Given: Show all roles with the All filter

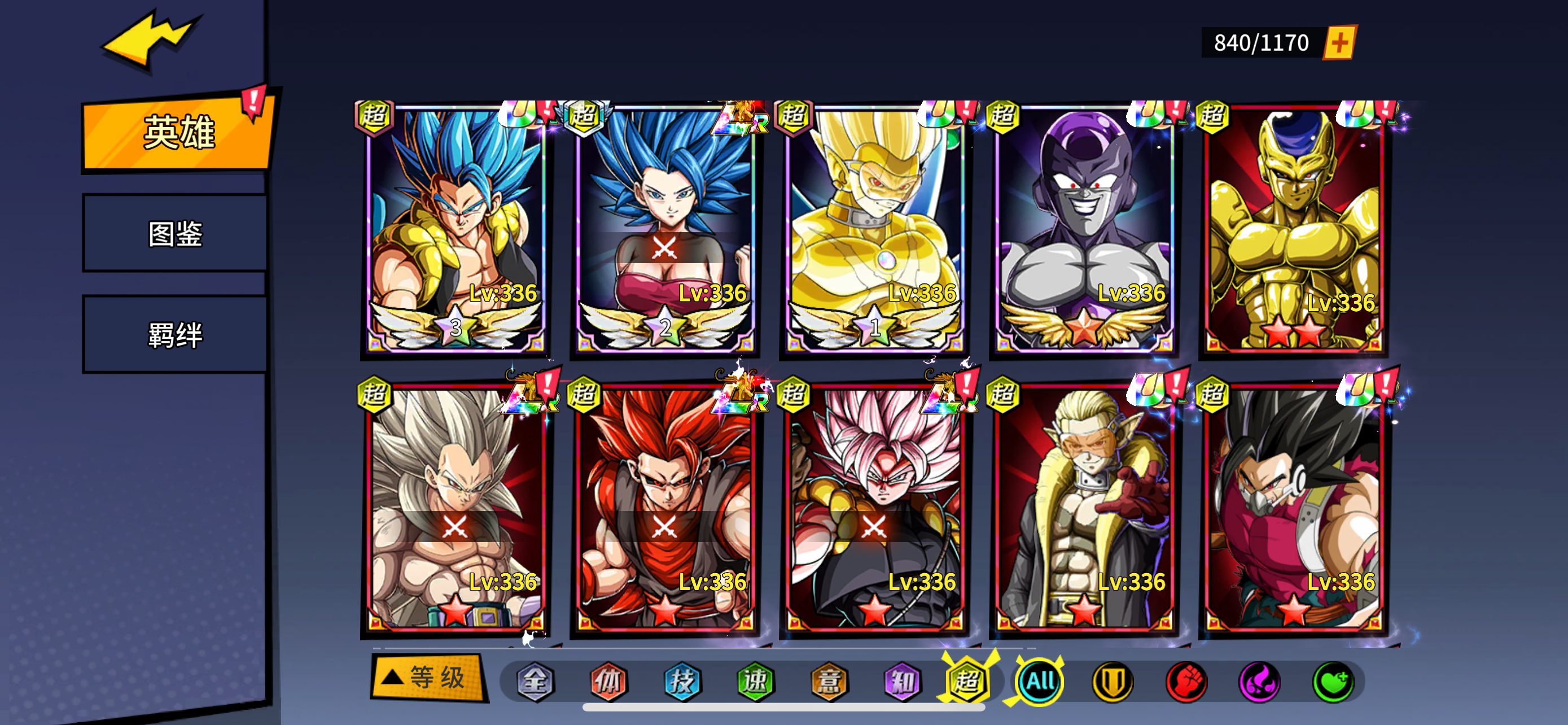Looking at the screenshot, I should 1040,681.
